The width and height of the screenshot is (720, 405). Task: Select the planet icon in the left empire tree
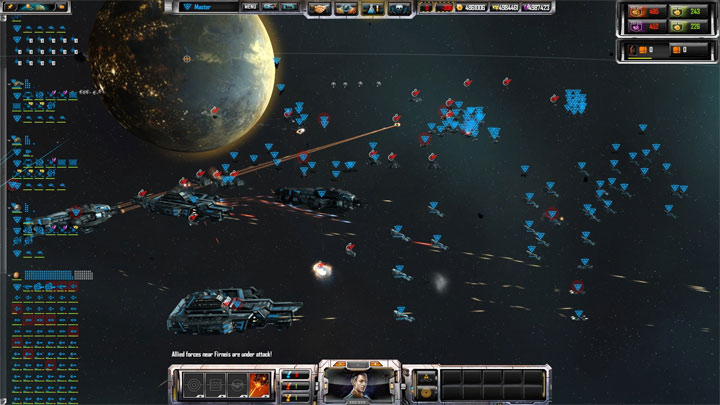point(17,275)
